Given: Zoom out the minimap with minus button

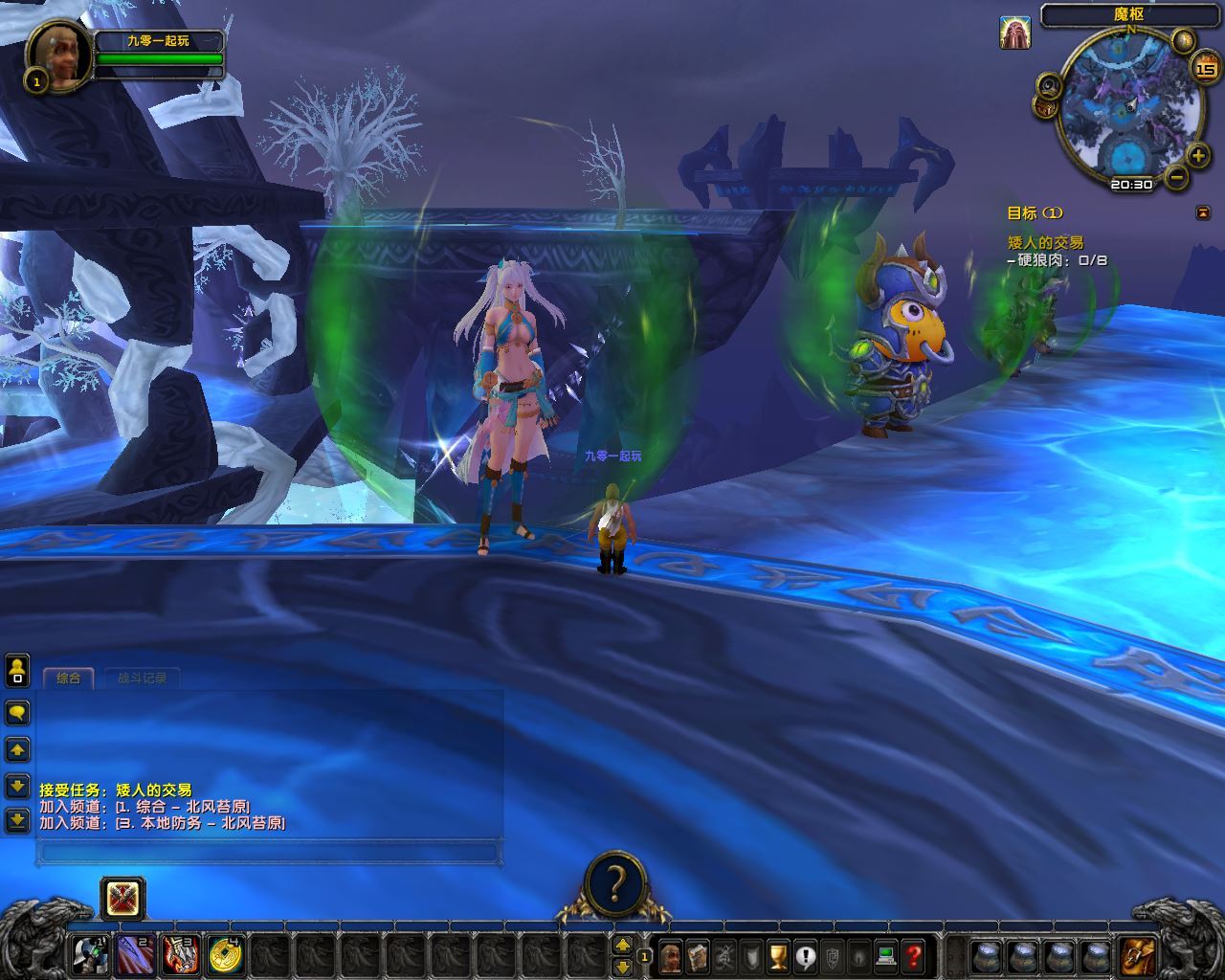Looking at the screenshot, I should [x=1177, y=177].
